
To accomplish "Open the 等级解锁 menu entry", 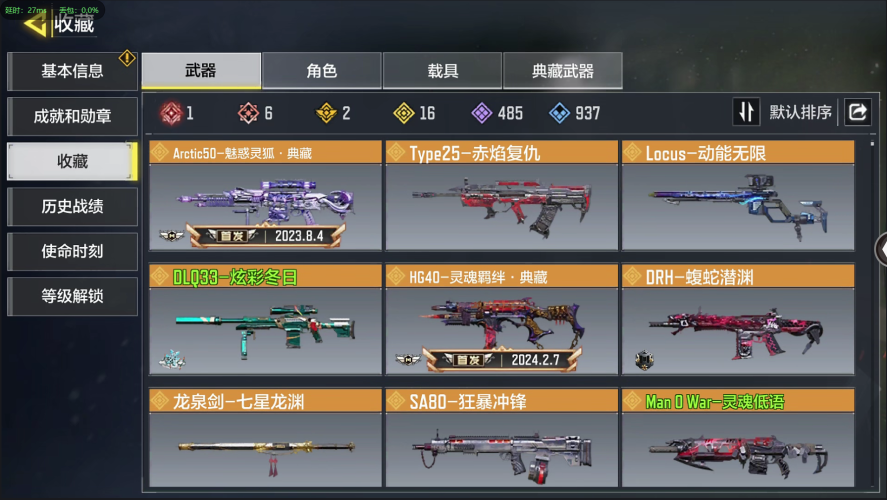I will [72, 297].
